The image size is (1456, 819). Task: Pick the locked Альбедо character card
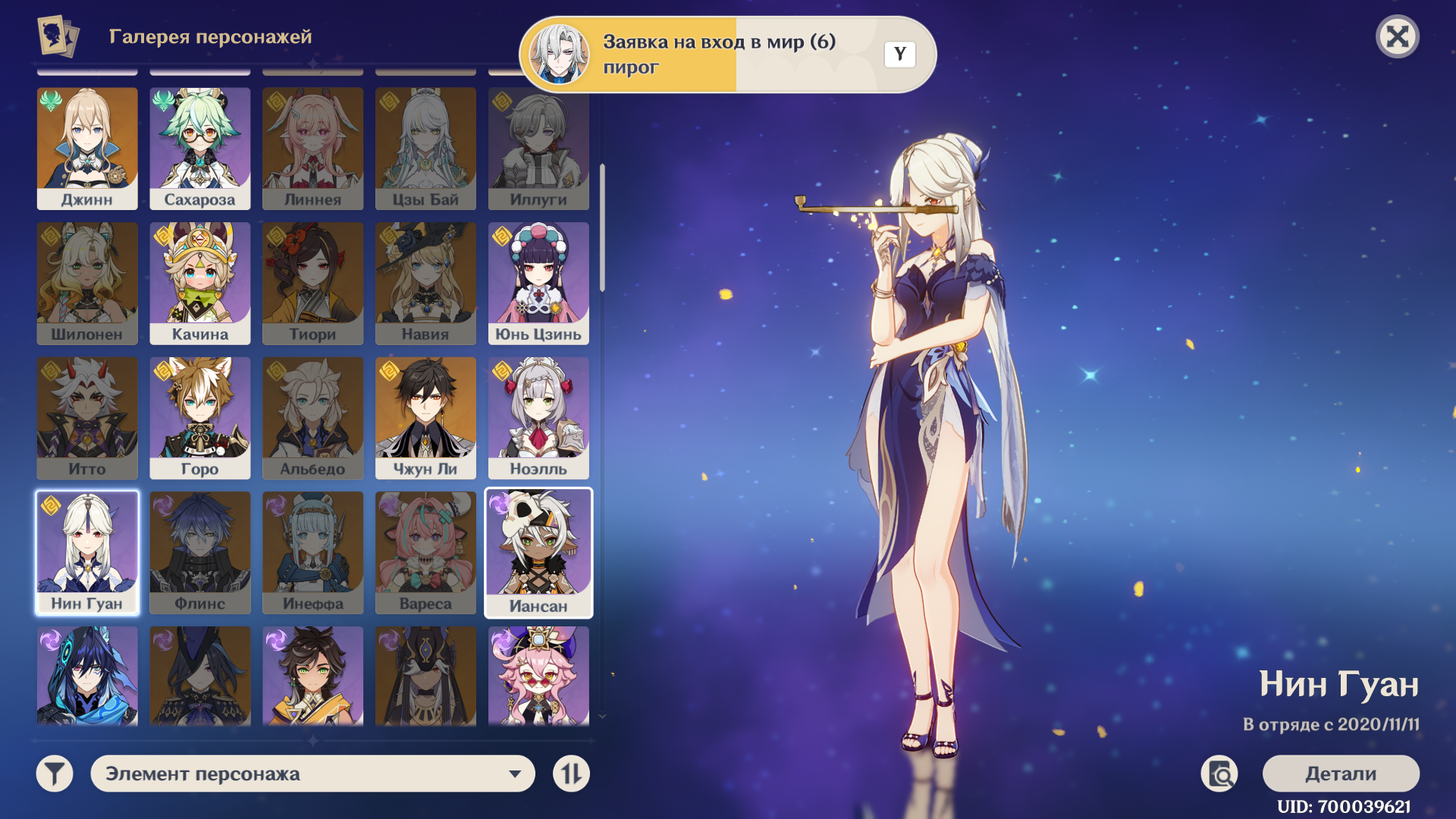click(x=312, y=417)
